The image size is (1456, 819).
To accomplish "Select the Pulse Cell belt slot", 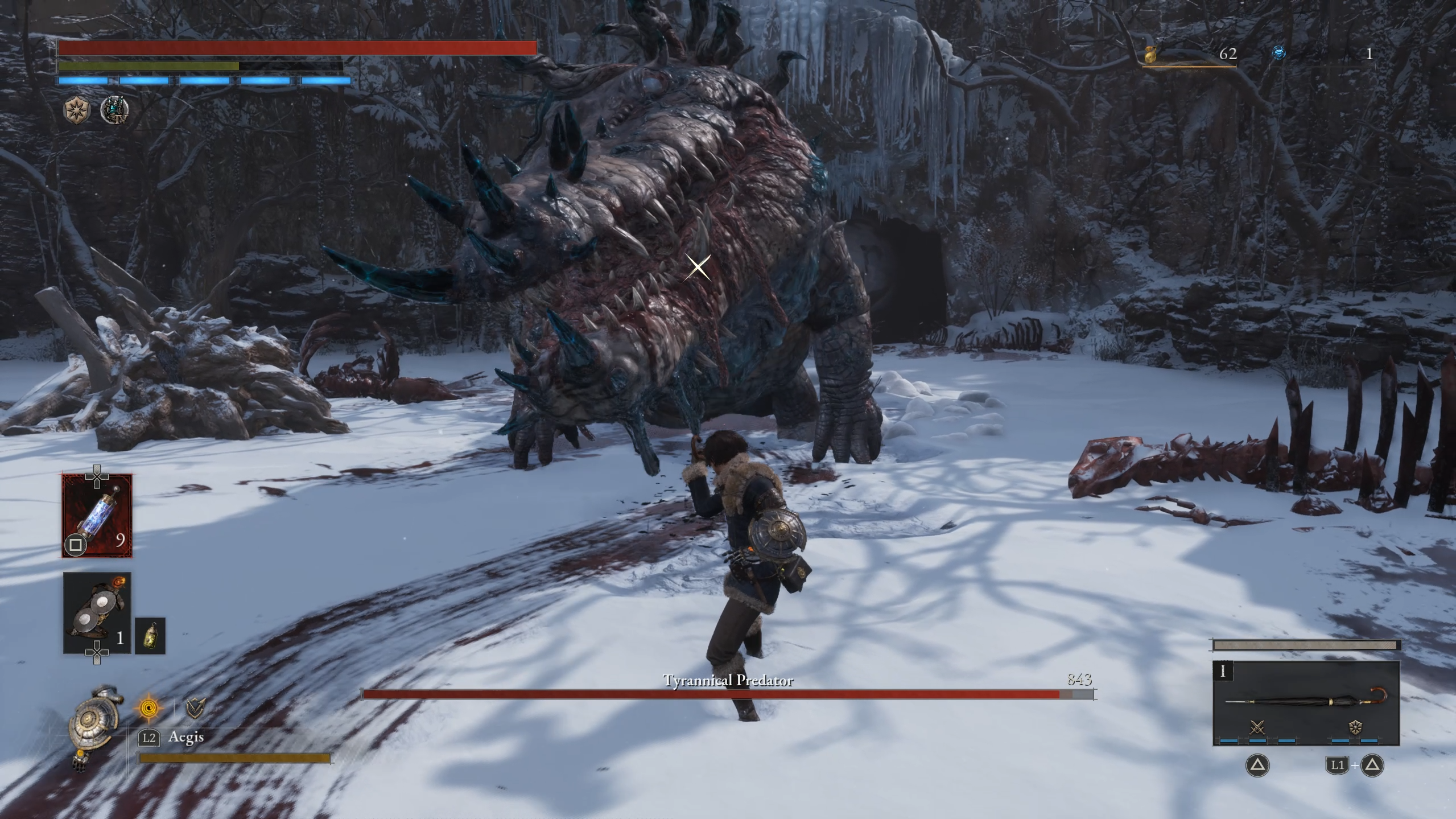I will point(97,516).
